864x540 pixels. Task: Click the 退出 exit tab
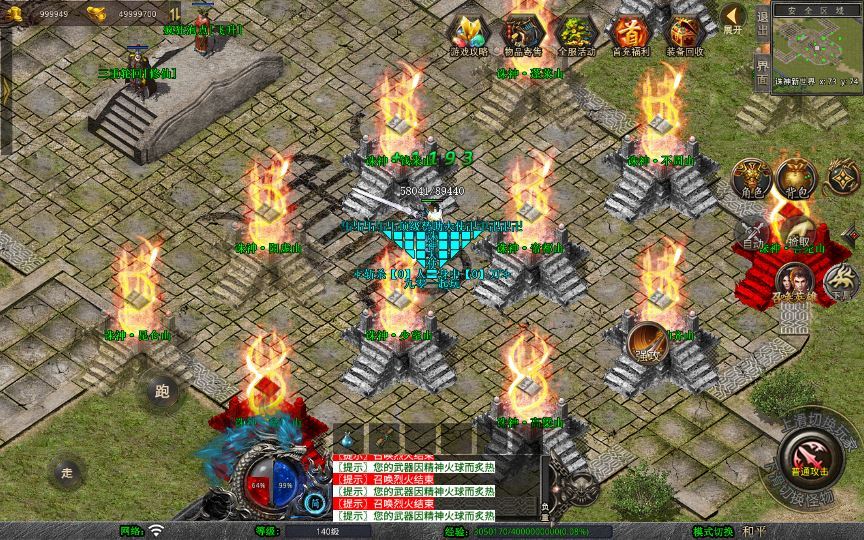point(763,22)
